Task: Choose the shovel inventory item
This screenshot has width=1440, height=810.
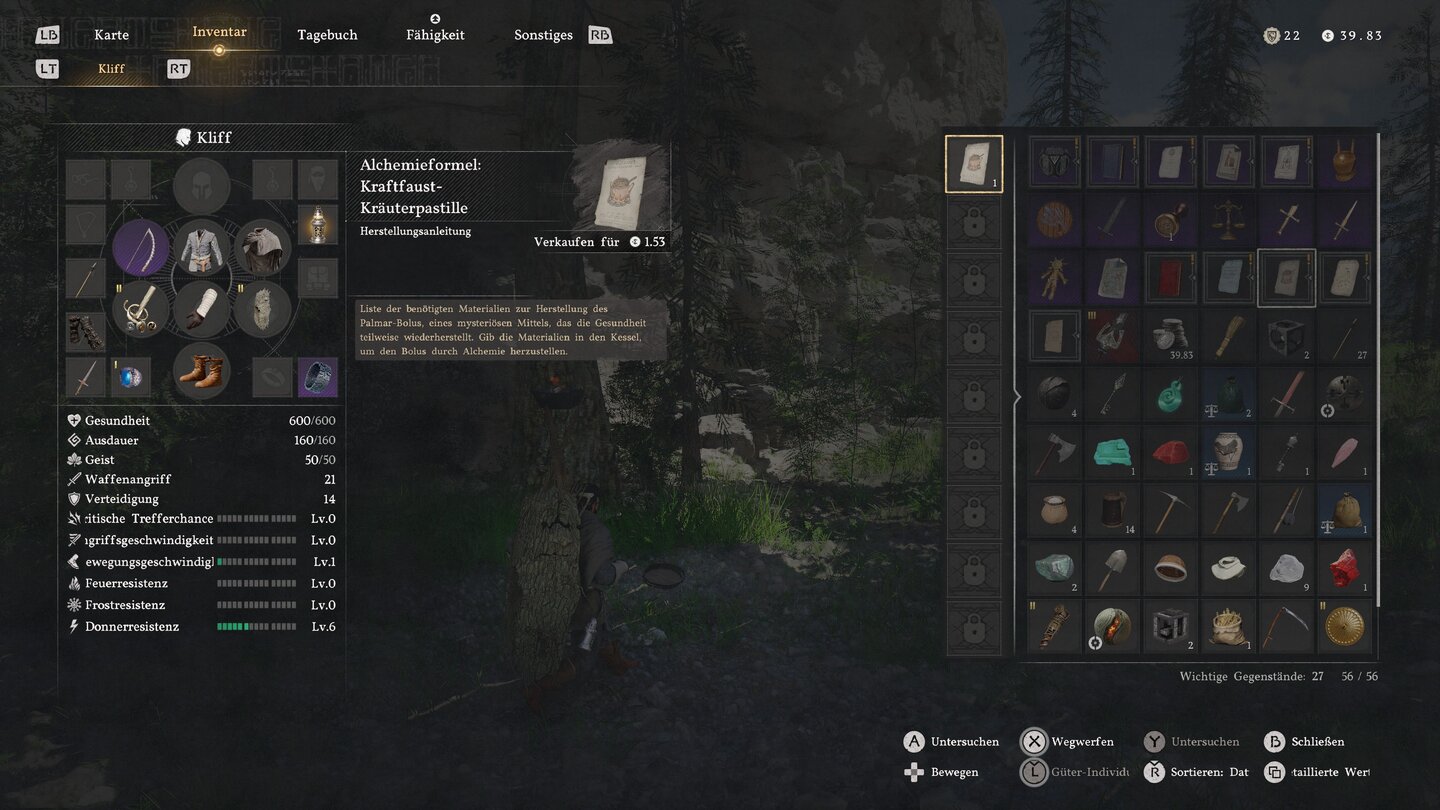Action: [1112, 568]
